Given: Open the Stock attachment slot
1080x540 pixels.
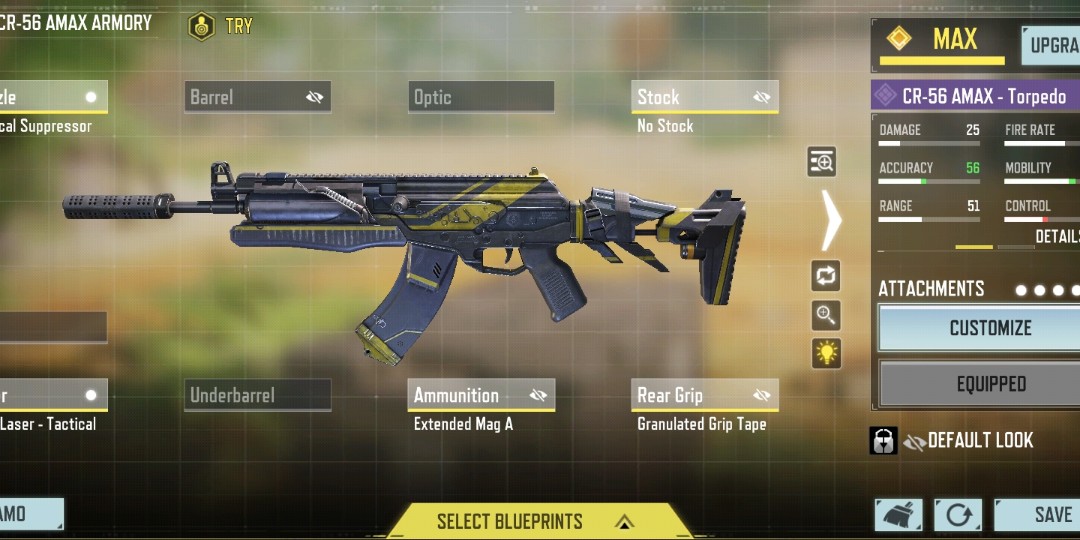Looking at the screenshot, I should 705,97.
